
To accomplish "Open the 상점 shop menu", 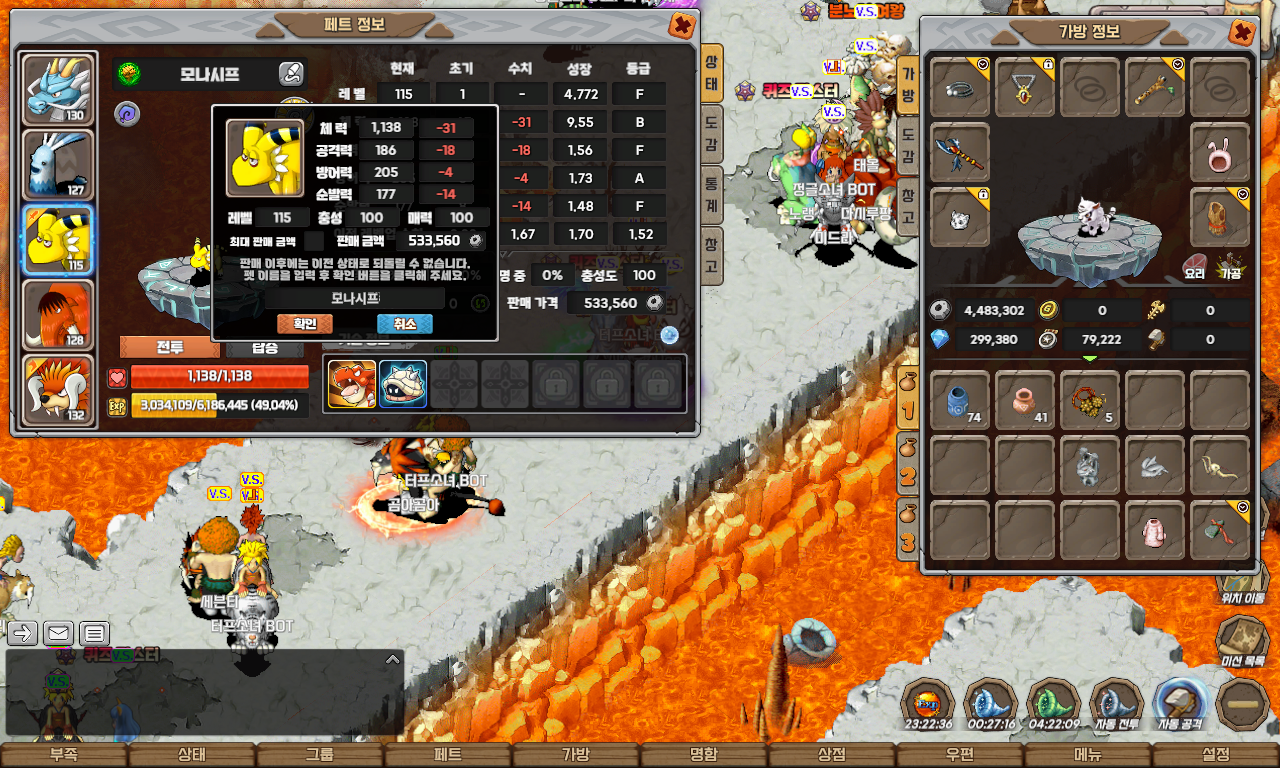I will [832, 755].
